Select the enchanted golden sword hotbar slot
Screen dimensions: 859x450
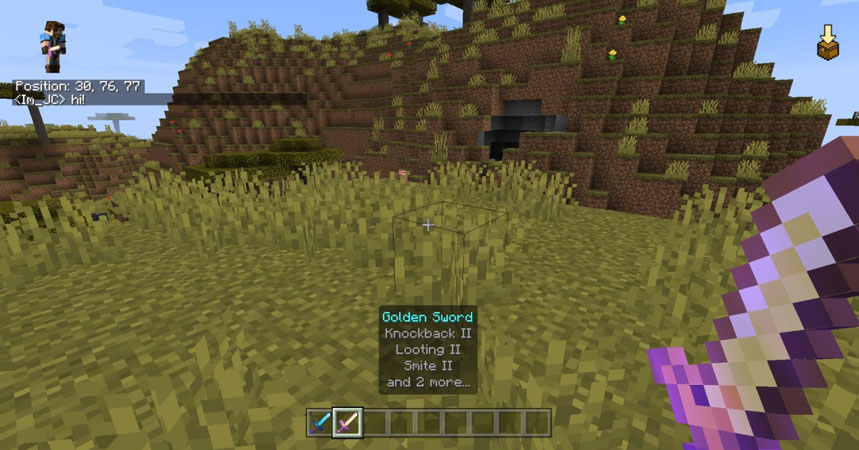347,421
